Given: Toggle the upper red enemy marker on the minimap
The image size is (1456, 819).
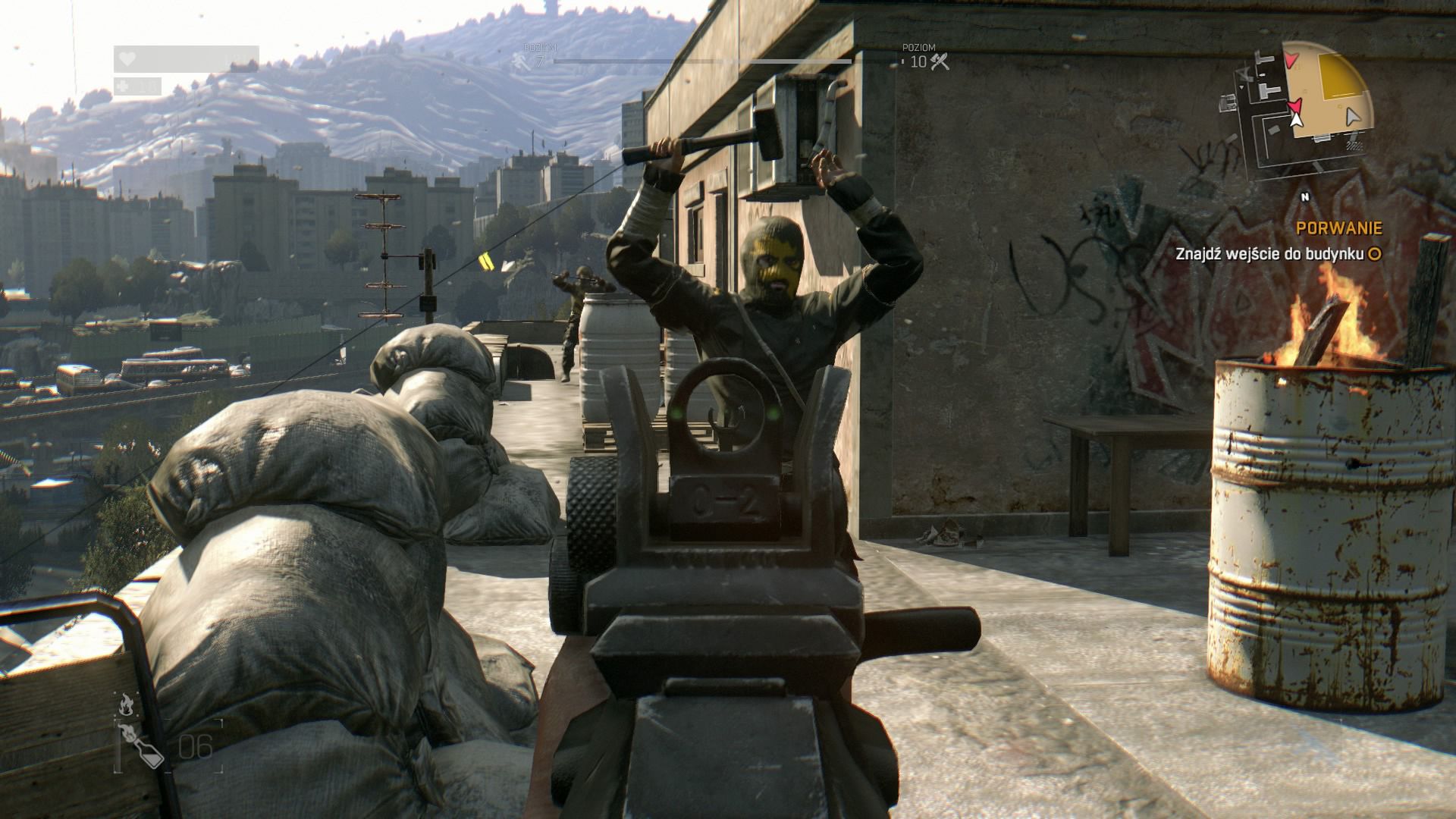Looking at the screenshot, I should tap(1291, 61).
